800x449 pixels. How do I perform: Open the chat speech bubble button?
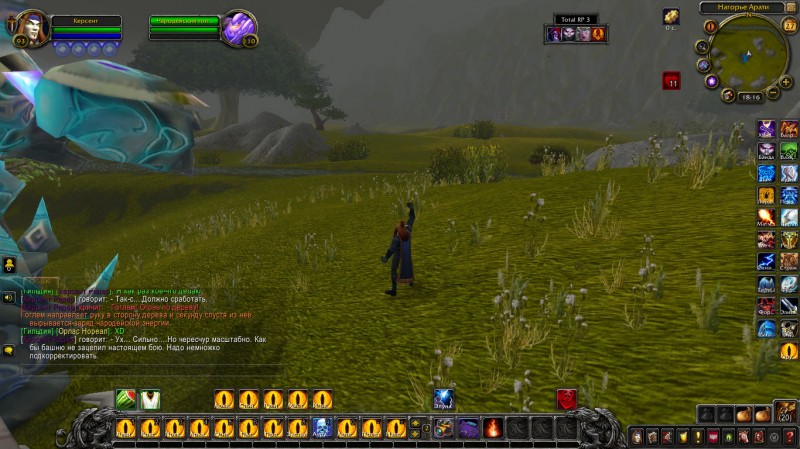pyautogui.click(x=8, y=350)
